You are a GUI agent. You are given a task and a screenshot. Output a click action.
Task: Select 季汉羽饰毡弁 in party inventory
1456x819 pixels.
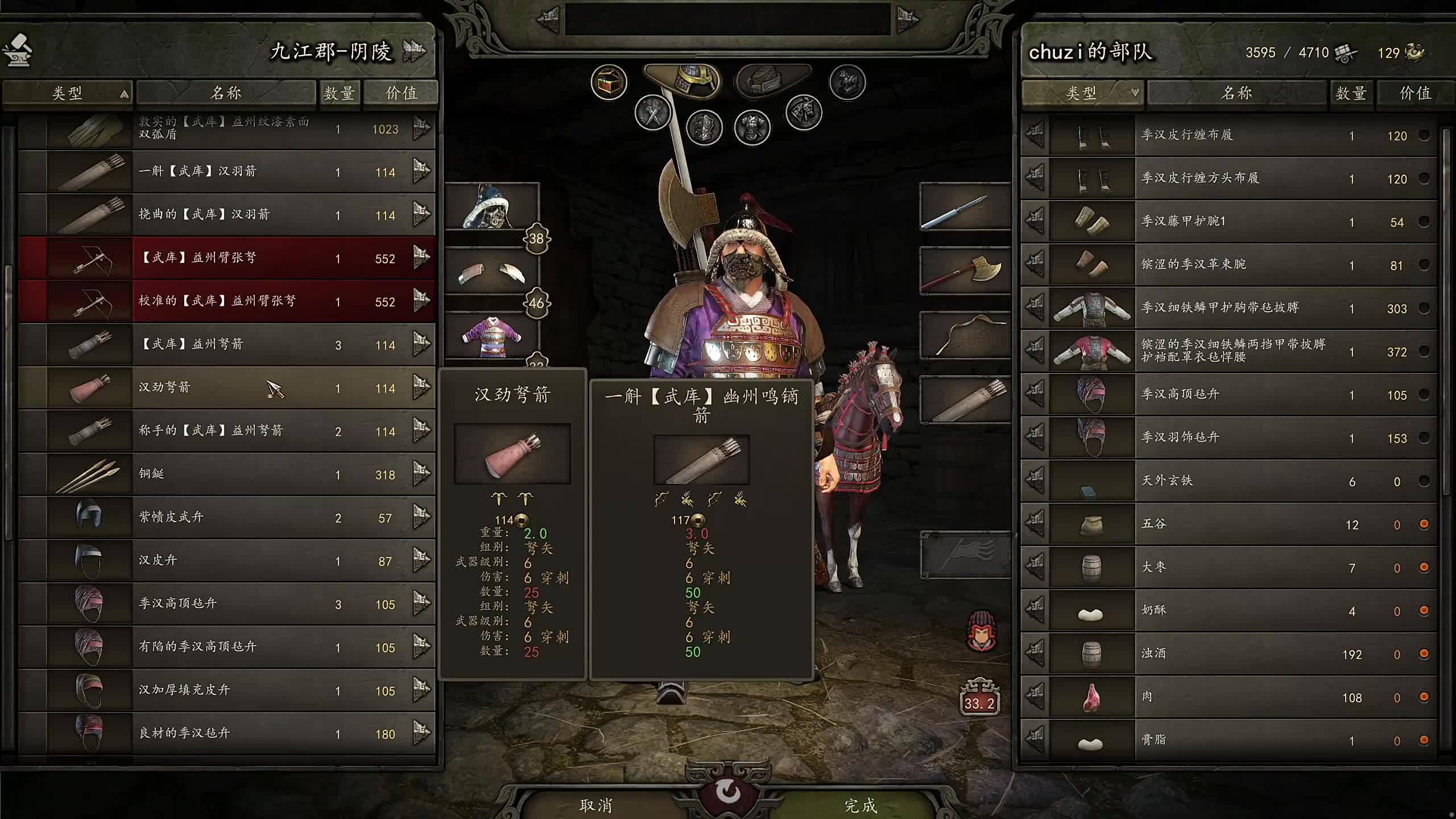pyautogui.click(x=1228, y=437)
